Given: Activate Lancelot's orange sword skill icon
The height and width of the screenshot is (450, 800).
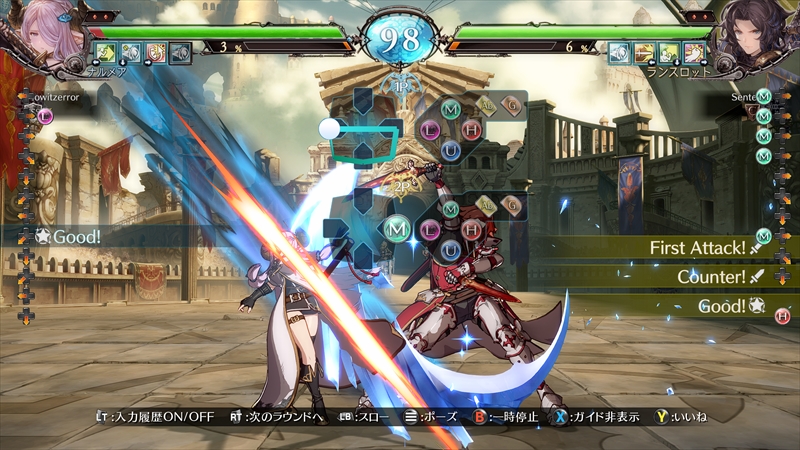Looking at the screenshot, I should coord(645,52).
